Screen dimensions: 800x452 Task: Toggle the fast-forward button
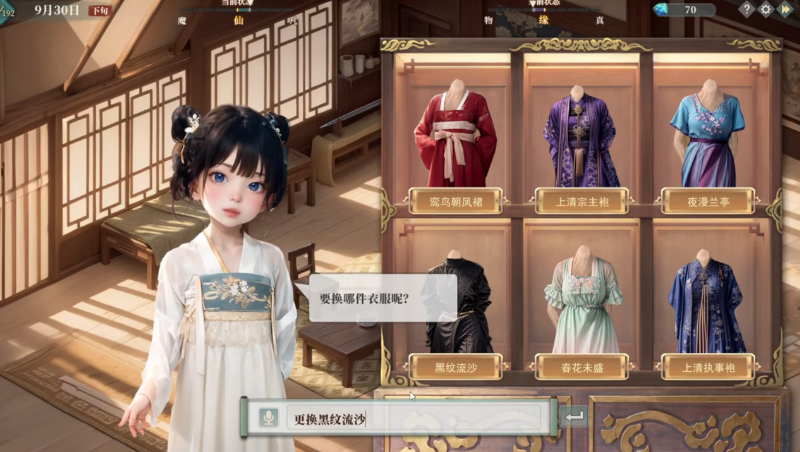click(786, 9)
